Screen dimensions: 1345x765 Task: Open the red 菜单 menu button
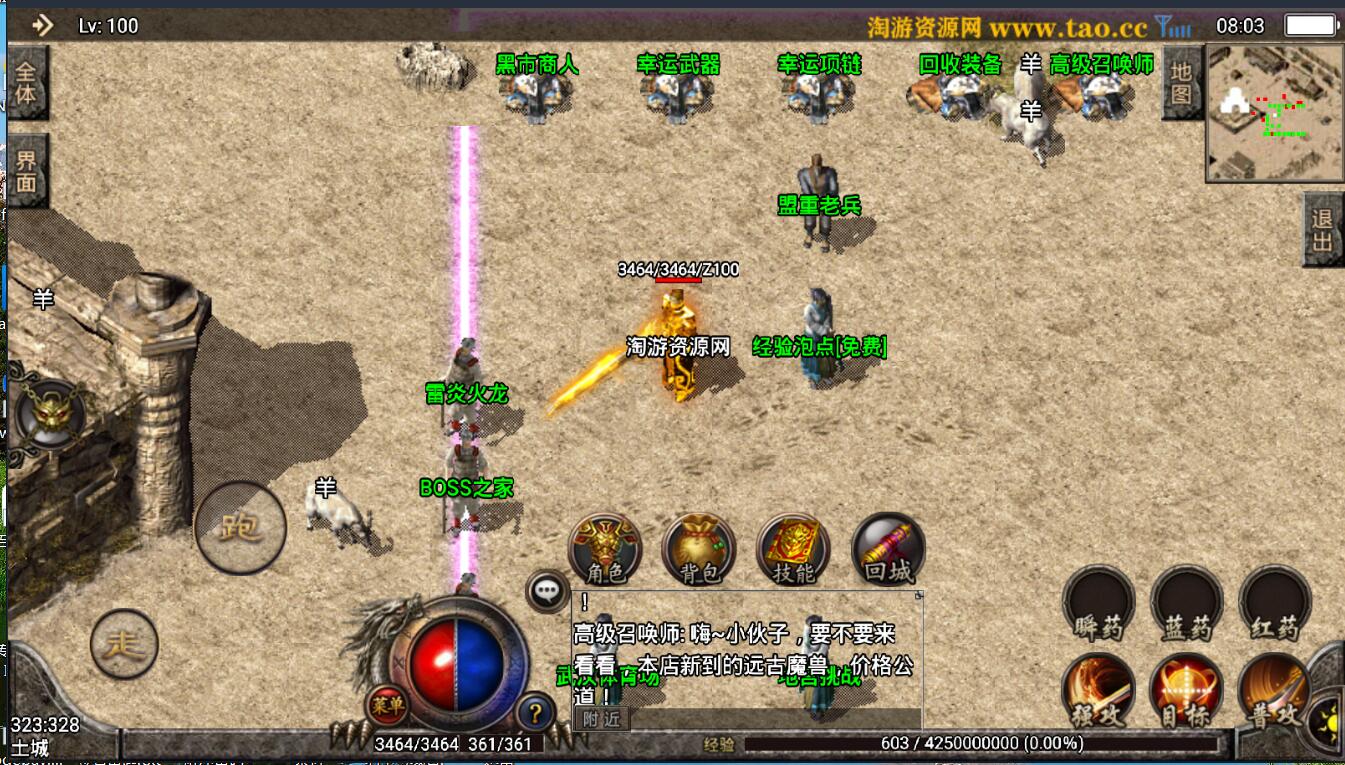[x=387, y=704]
